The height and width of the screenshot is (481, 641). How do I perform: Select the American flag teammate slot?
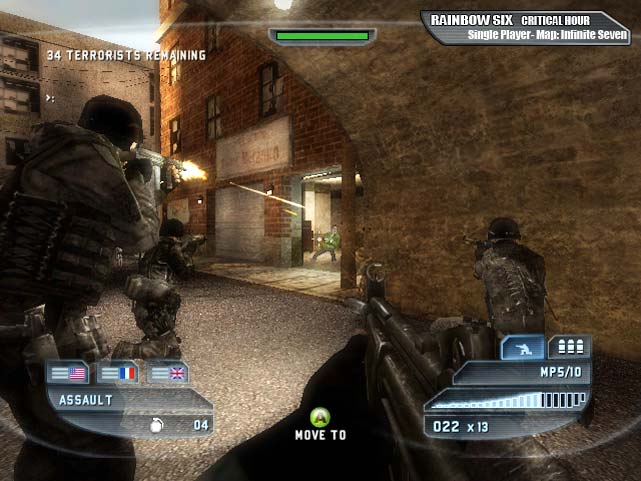point(68,374)
